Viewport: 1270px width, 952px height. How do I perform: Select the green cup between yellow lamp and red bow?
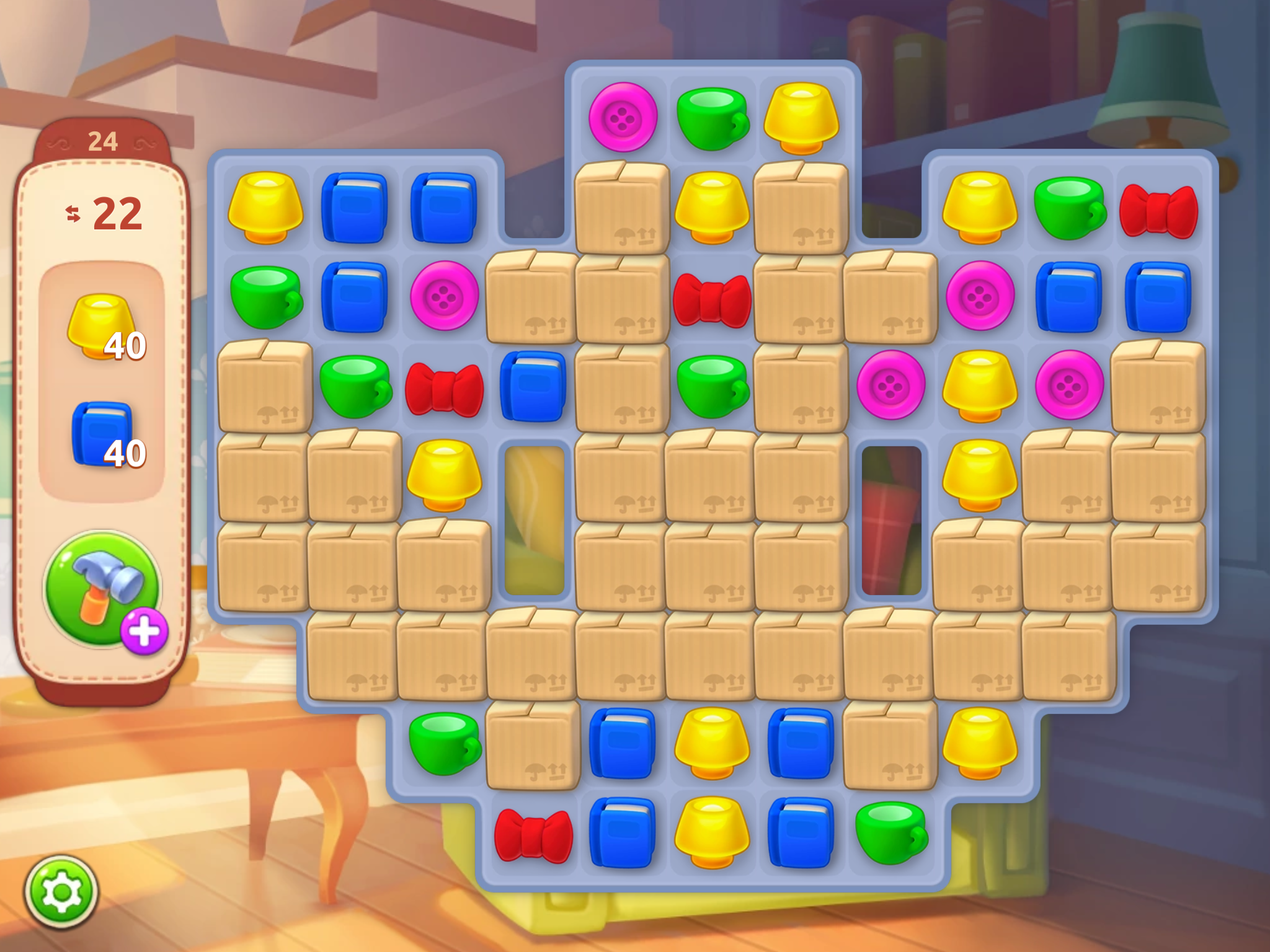tap(1069, 207)
